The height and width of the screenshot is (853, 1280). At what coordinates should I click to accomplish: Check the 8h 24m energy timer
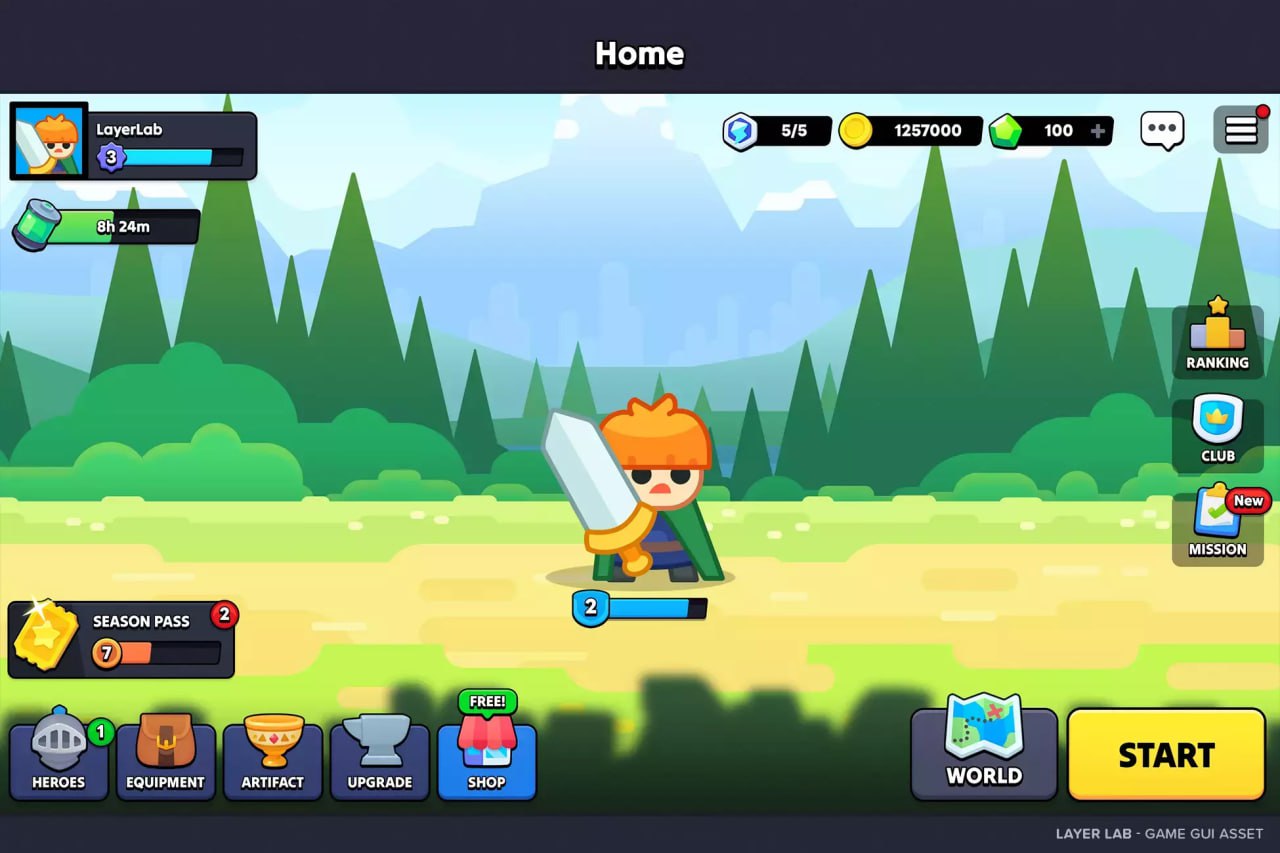pos(105,225)
